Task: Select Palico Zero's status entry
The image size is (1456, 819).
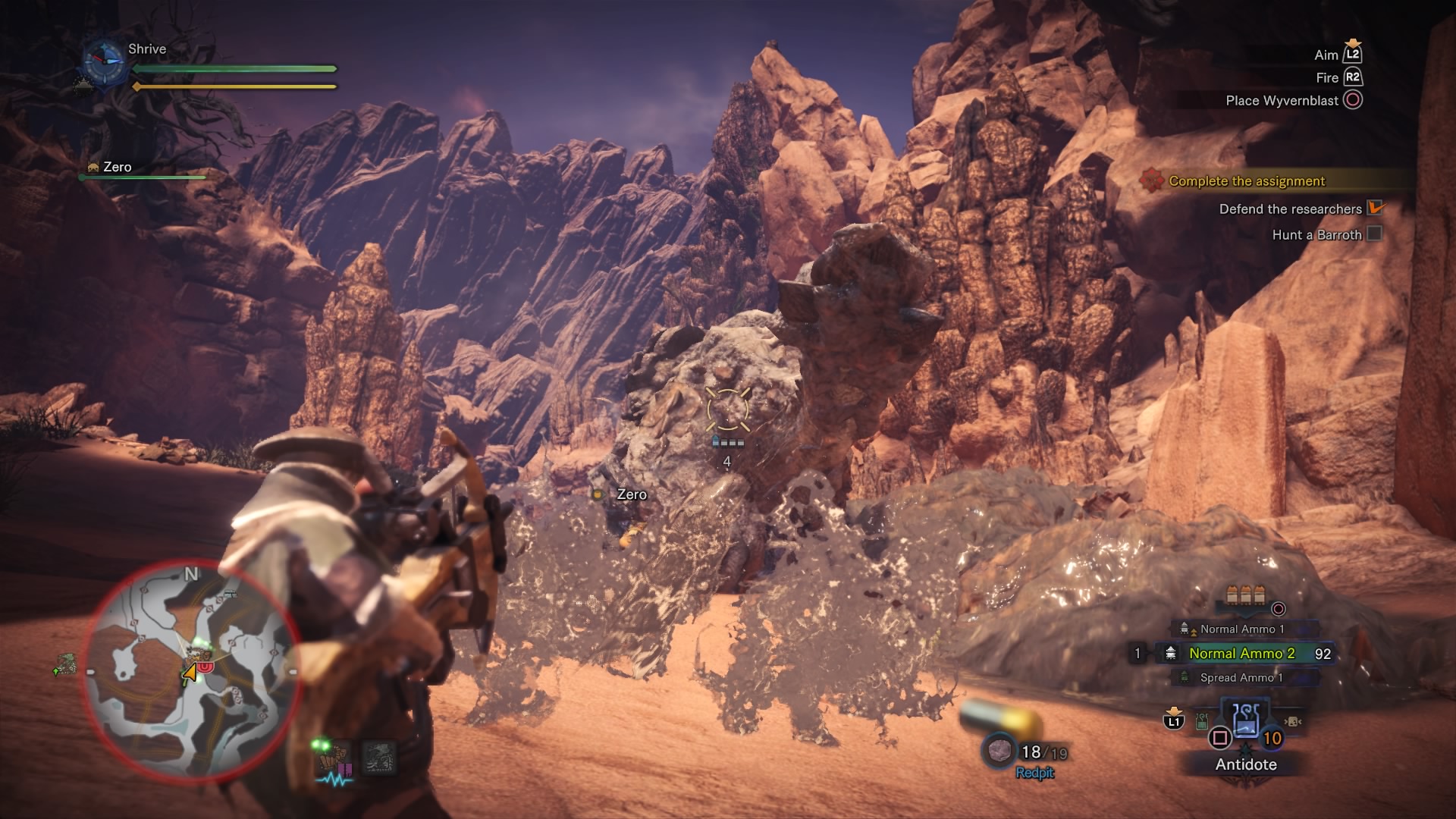Action: pos(118,168)
